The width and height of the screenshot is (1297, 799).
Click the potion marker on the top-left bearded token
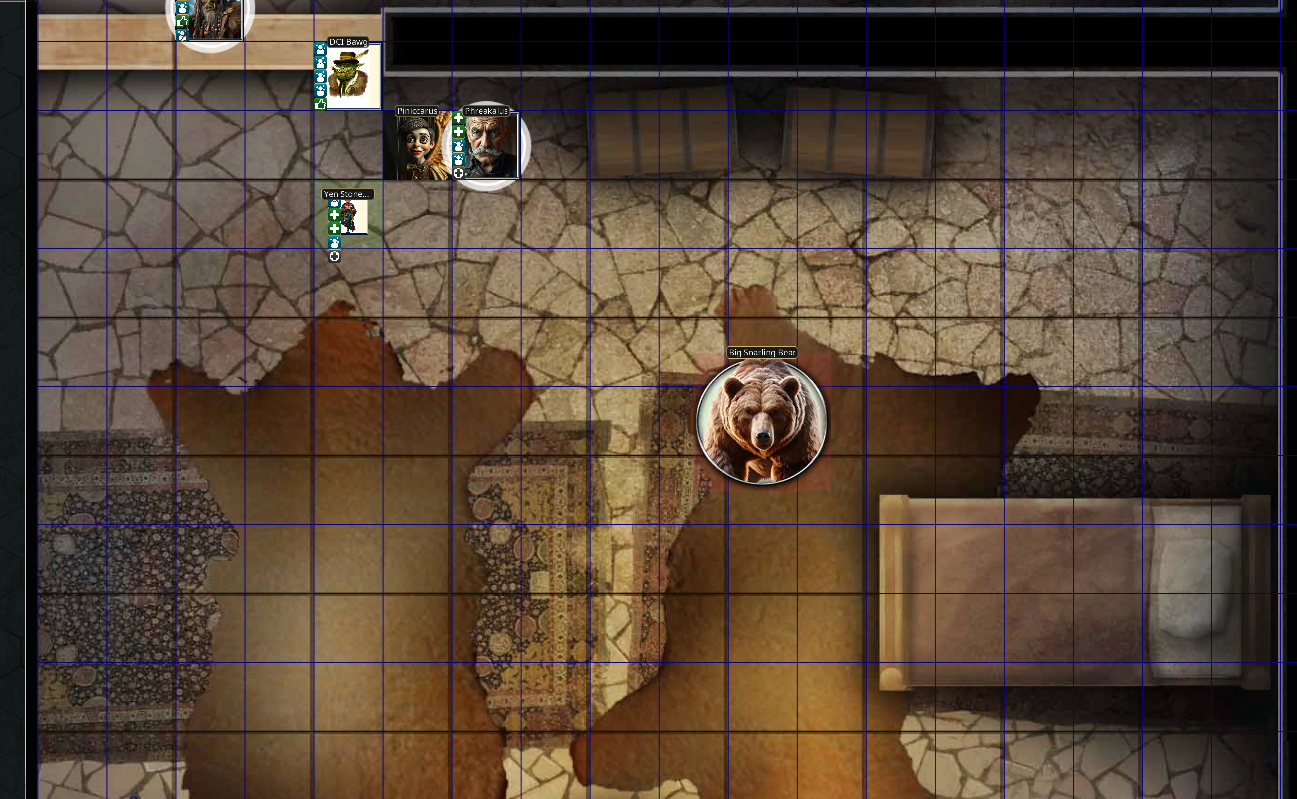(x=182, y=8)
